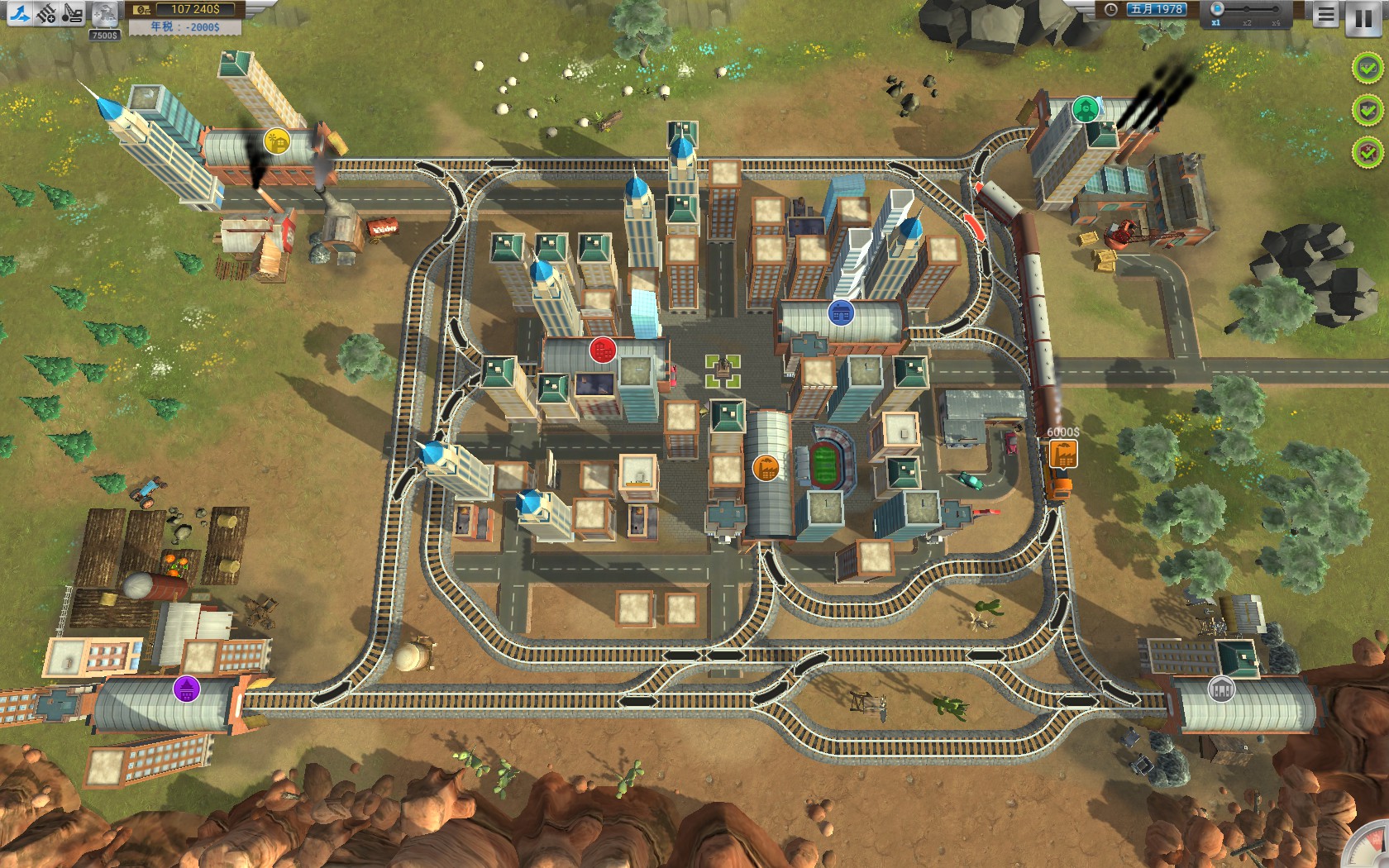The height and width of the screenshot is (868, 1389).
Task: Select the demolish crane tool
Action: [x=72, y=12]
